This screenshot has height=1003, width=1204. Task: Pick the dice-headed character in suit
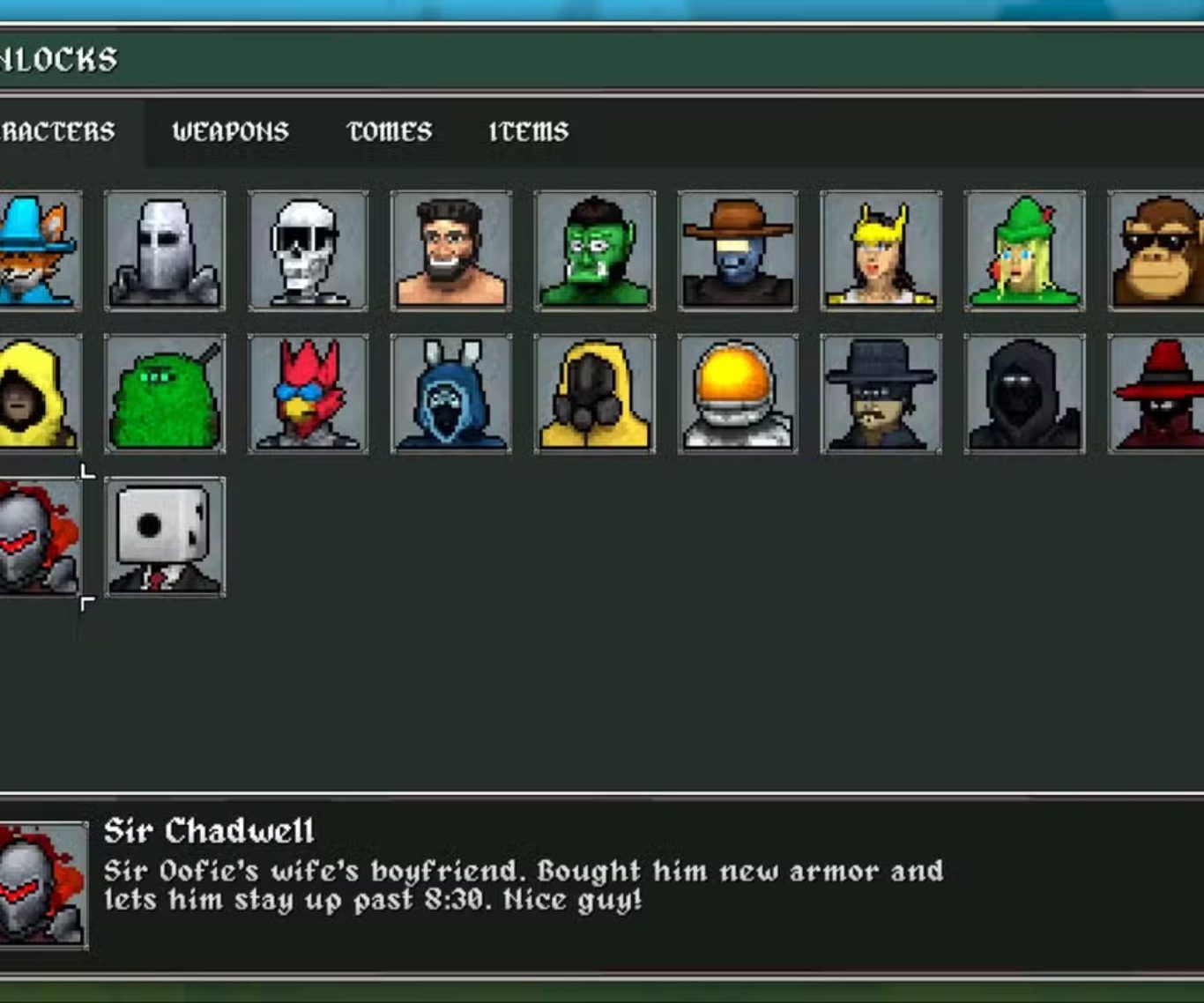[x=165, y=537]
